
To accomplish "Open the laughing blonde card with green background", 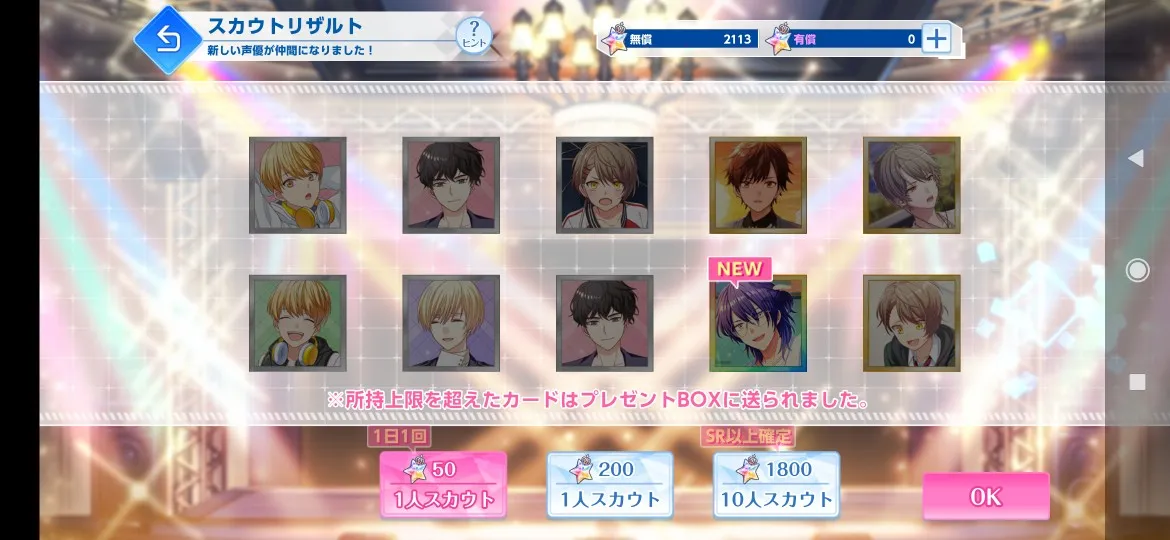I will coord(298,323).
